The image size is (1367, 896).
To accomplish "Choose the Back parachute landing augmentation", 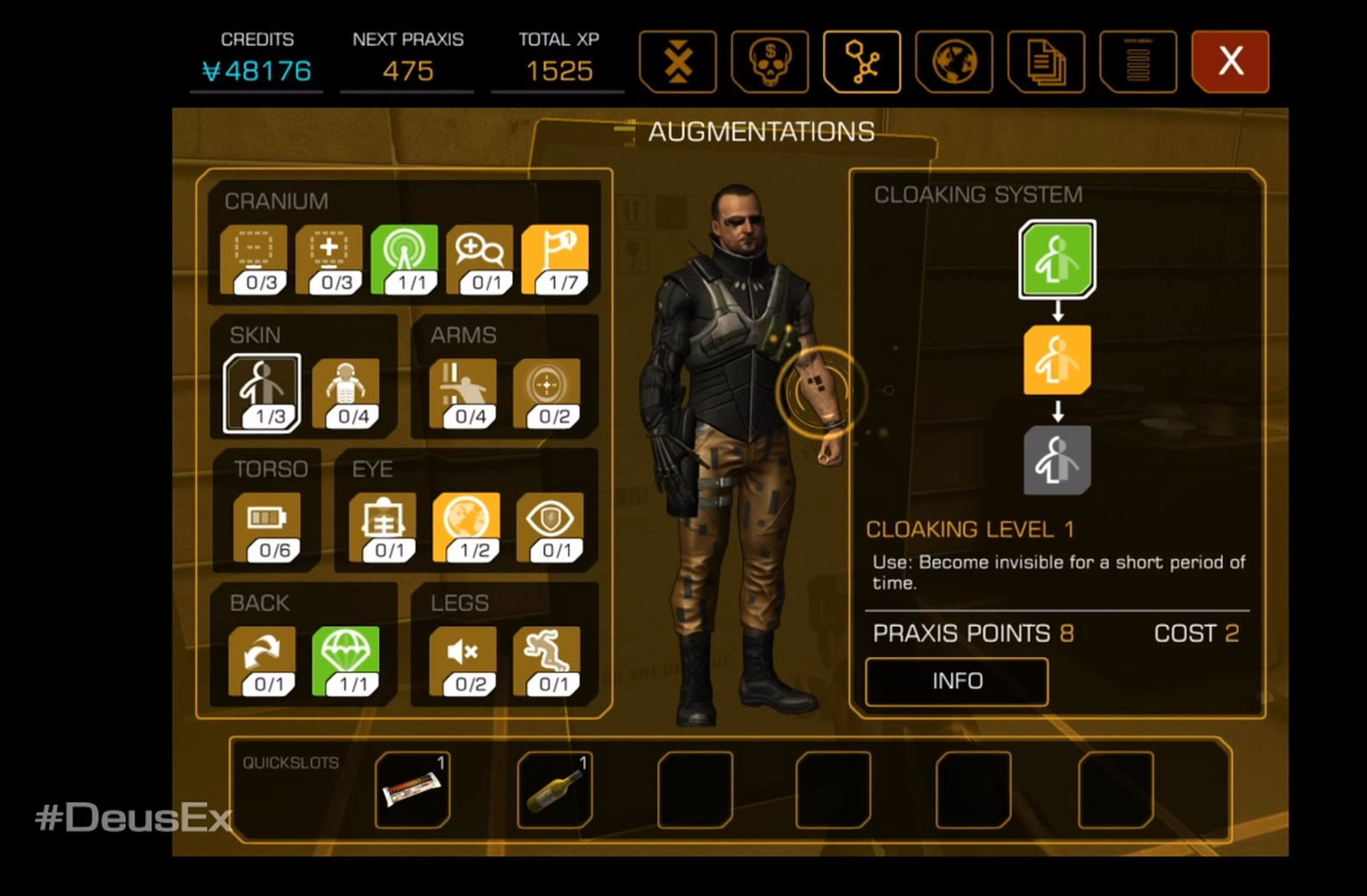I will [346, 660].
